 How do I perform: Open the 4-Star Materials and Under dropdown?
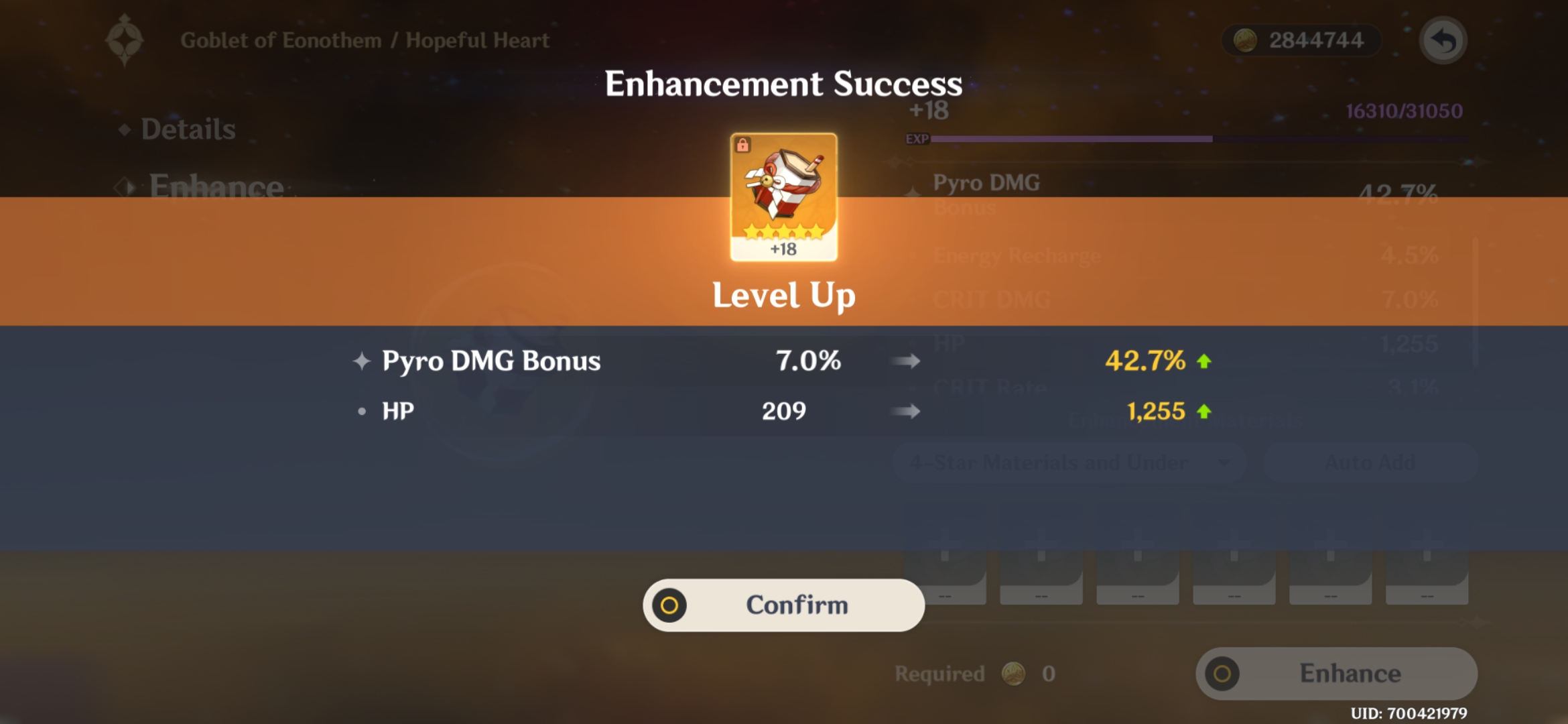1071,462
